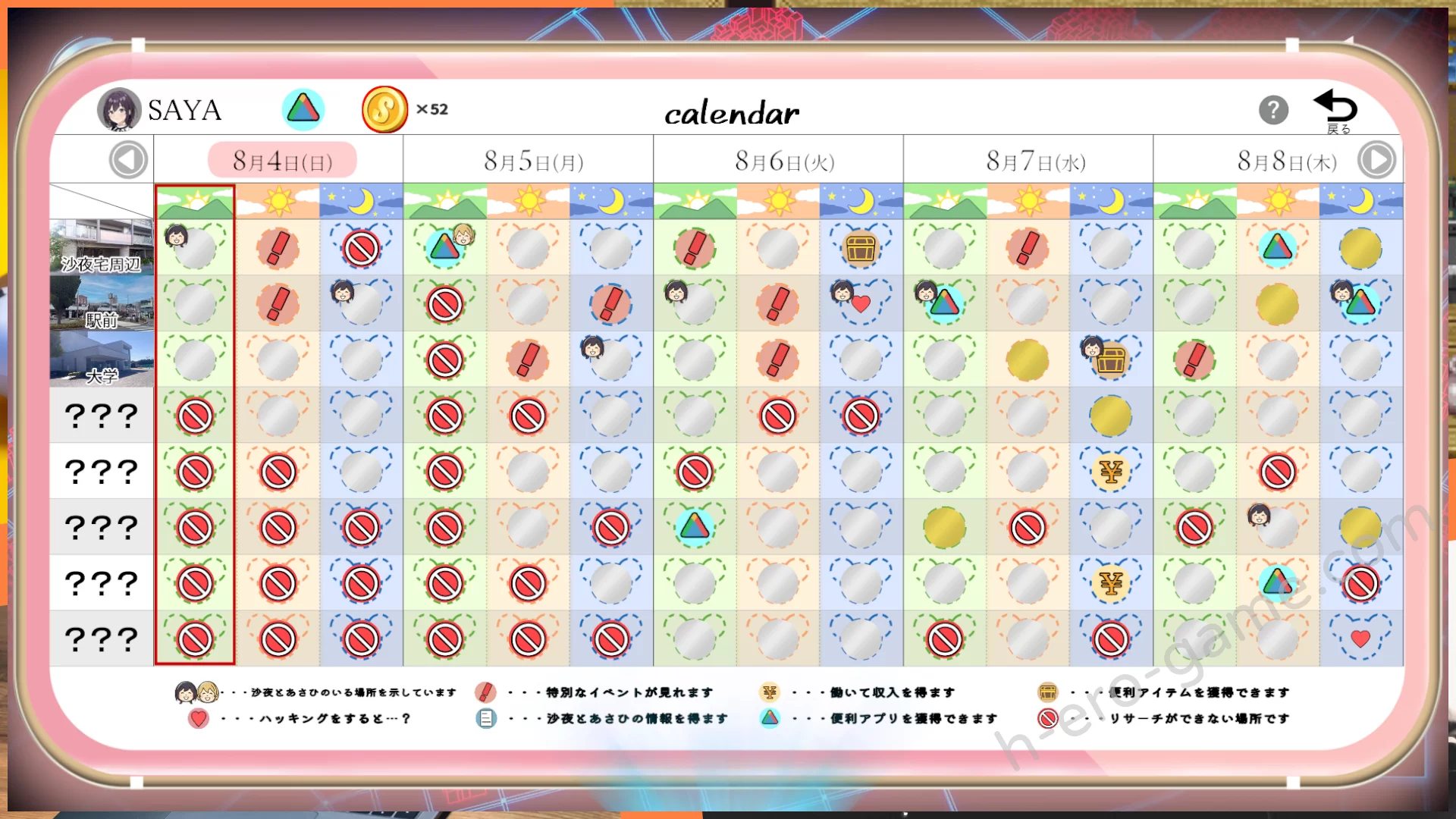This screenshot has width=1456, height=819.
Task: Select the 8月8日(木) date header
Action: click(x=1286, y=161)
